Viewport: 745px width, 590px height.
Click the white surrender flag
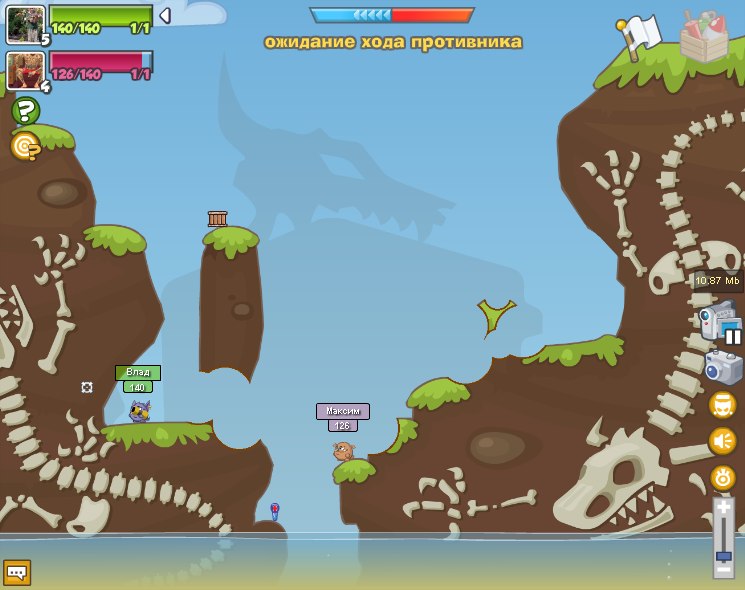[640, 34]
